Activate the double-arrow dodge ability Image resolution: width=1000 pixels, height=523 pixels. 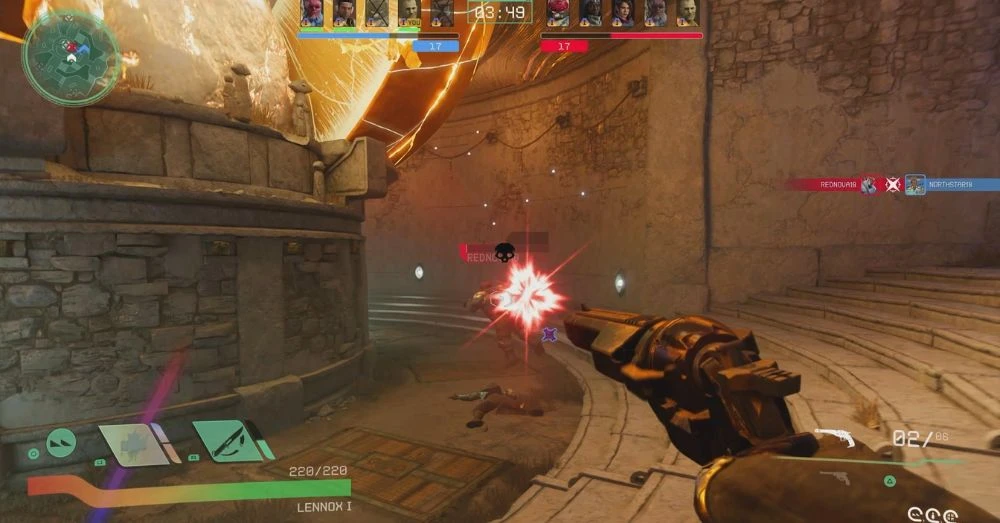pos(60,442)
